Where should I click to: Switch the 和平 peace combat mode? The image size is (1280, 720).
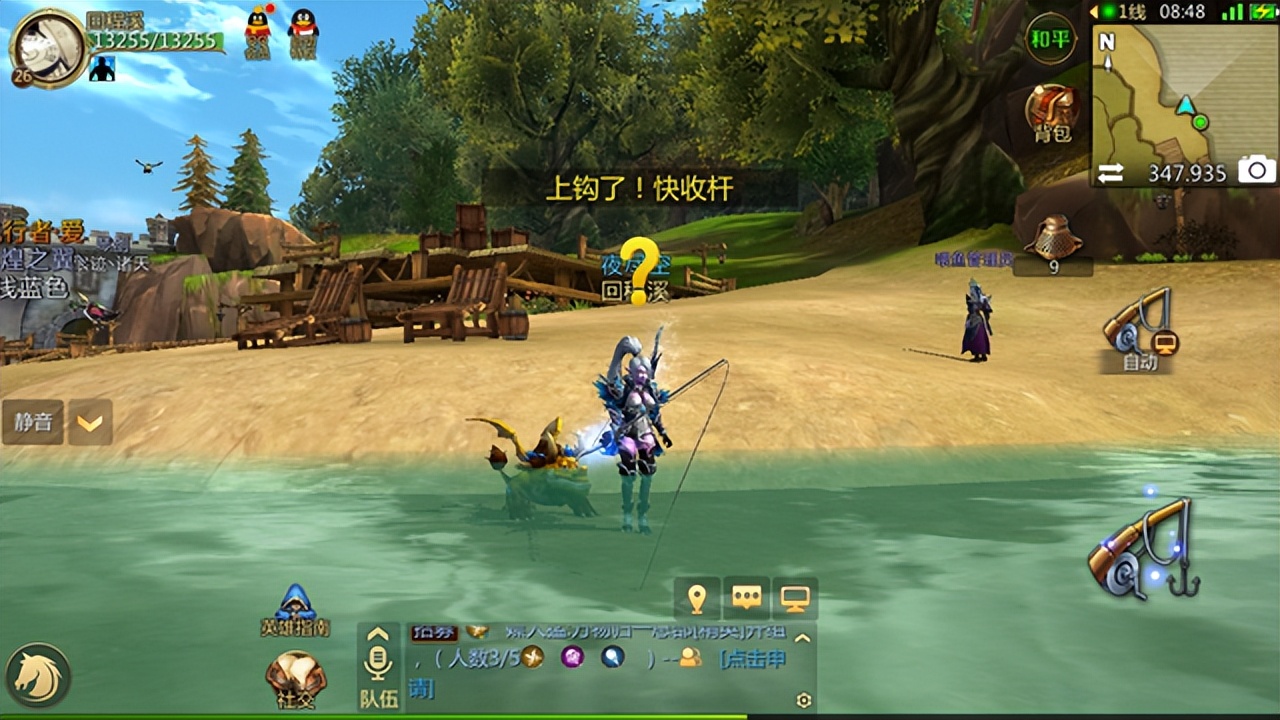pos(1050,40)
